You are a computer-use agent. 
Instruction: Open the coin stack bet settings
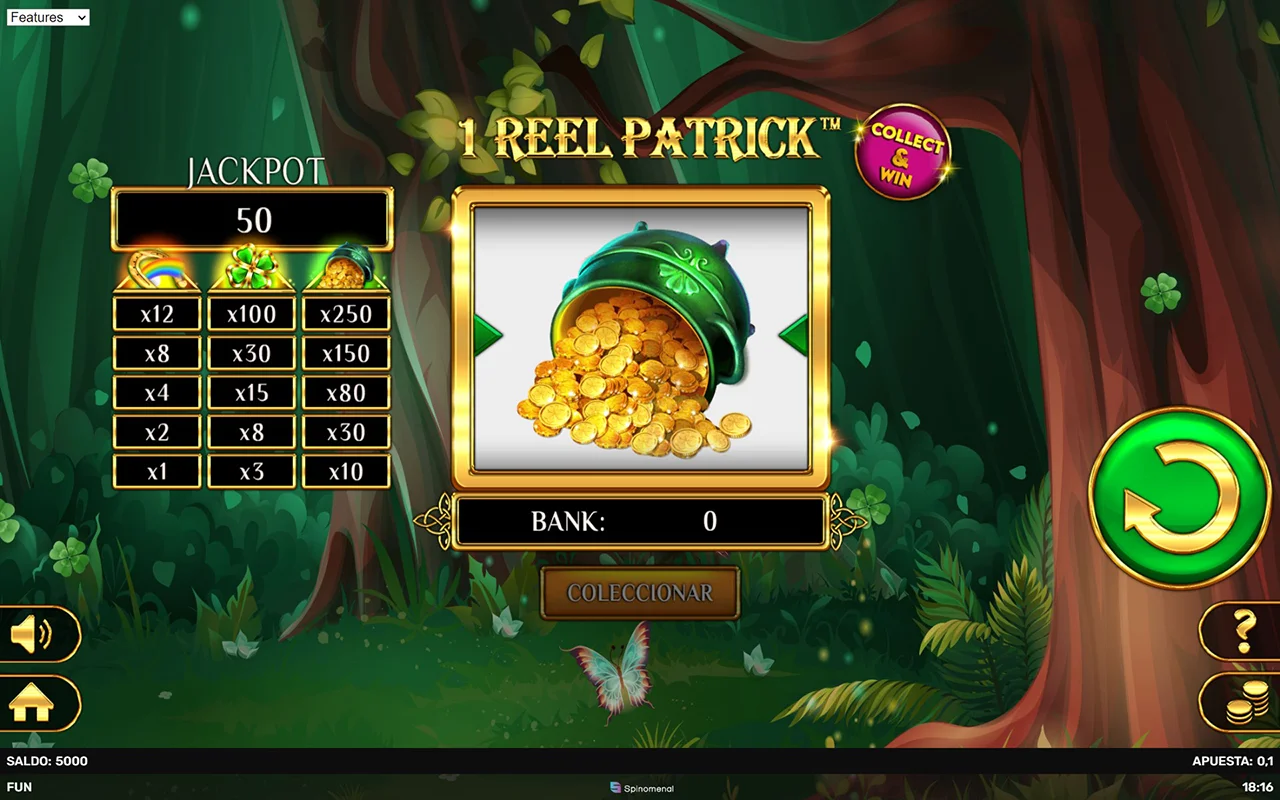tap(1241, 704)
